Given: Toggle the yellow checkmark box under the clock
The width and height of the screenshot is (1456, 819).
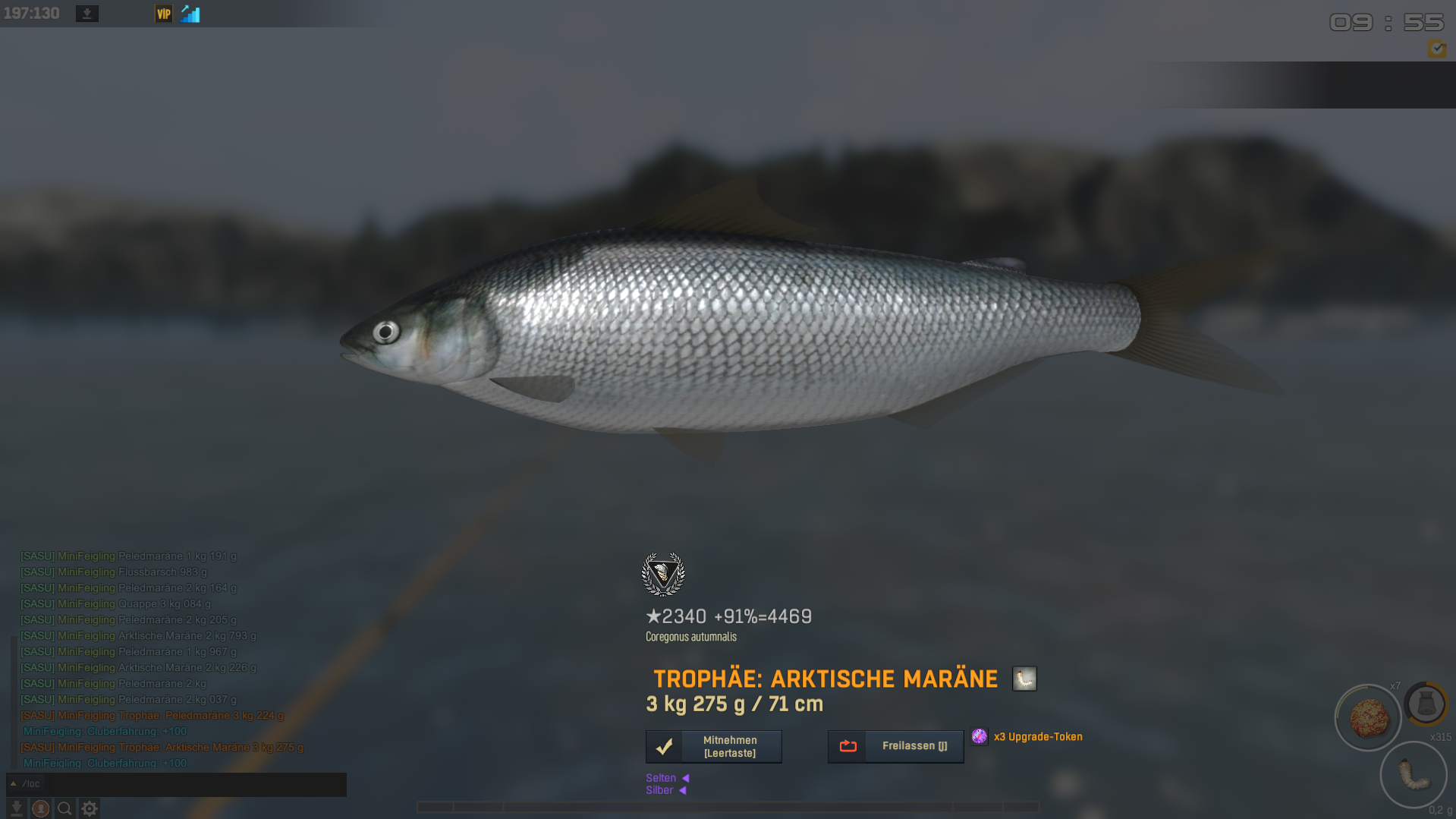Looking at the screenshot, I should tap(1436, 49).
